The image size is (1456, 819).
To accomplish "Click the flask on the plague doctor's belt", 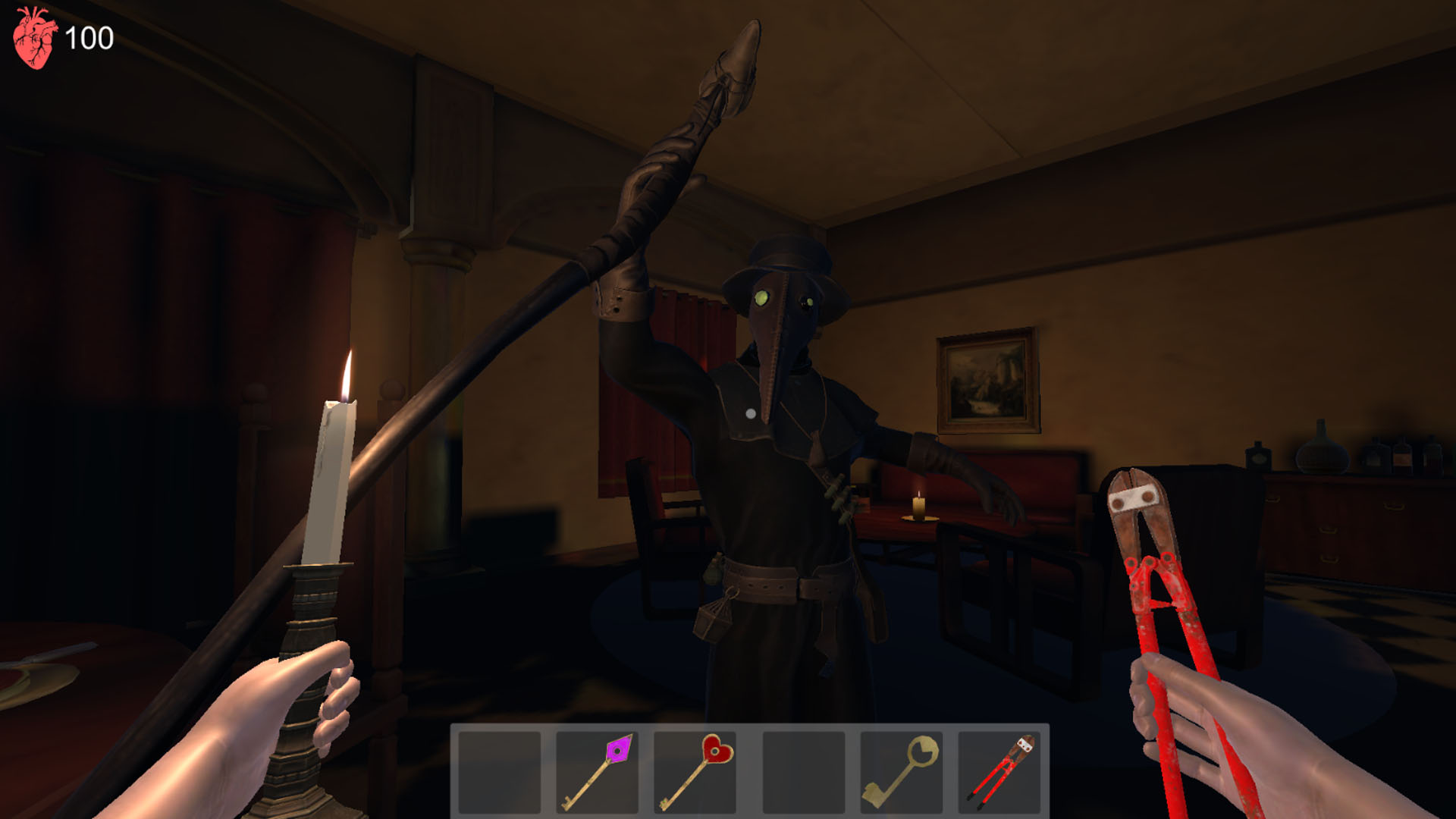I will coord(714,574).
